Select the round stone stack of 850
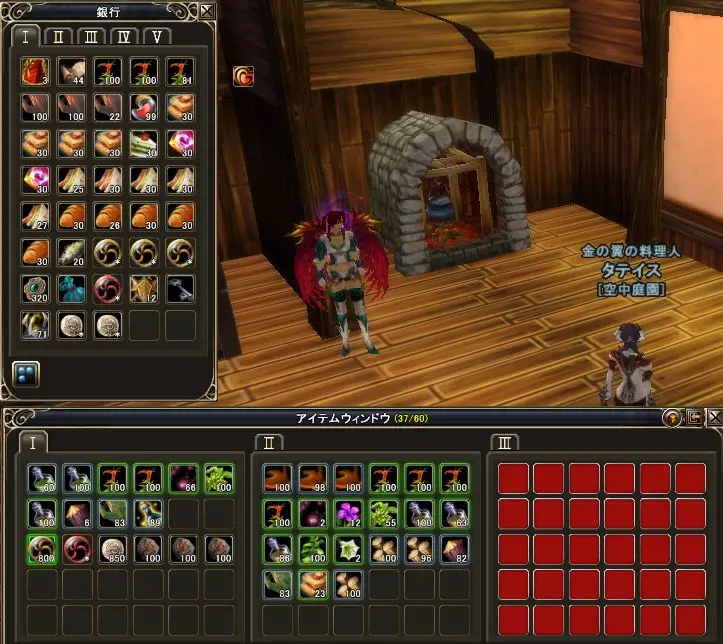 click(113, 549)
